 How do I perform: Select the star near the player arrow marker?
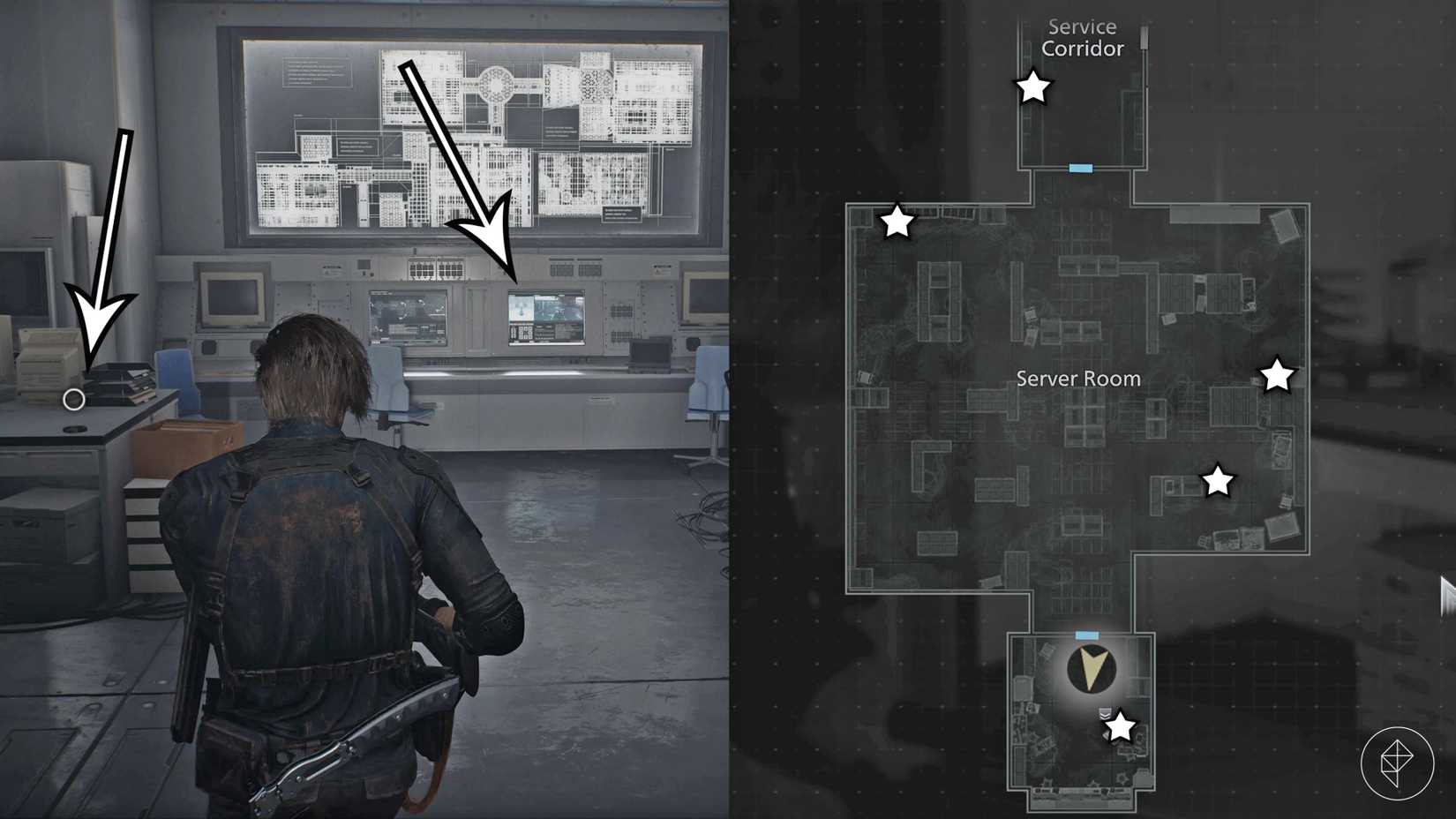tap(1120, 727)
